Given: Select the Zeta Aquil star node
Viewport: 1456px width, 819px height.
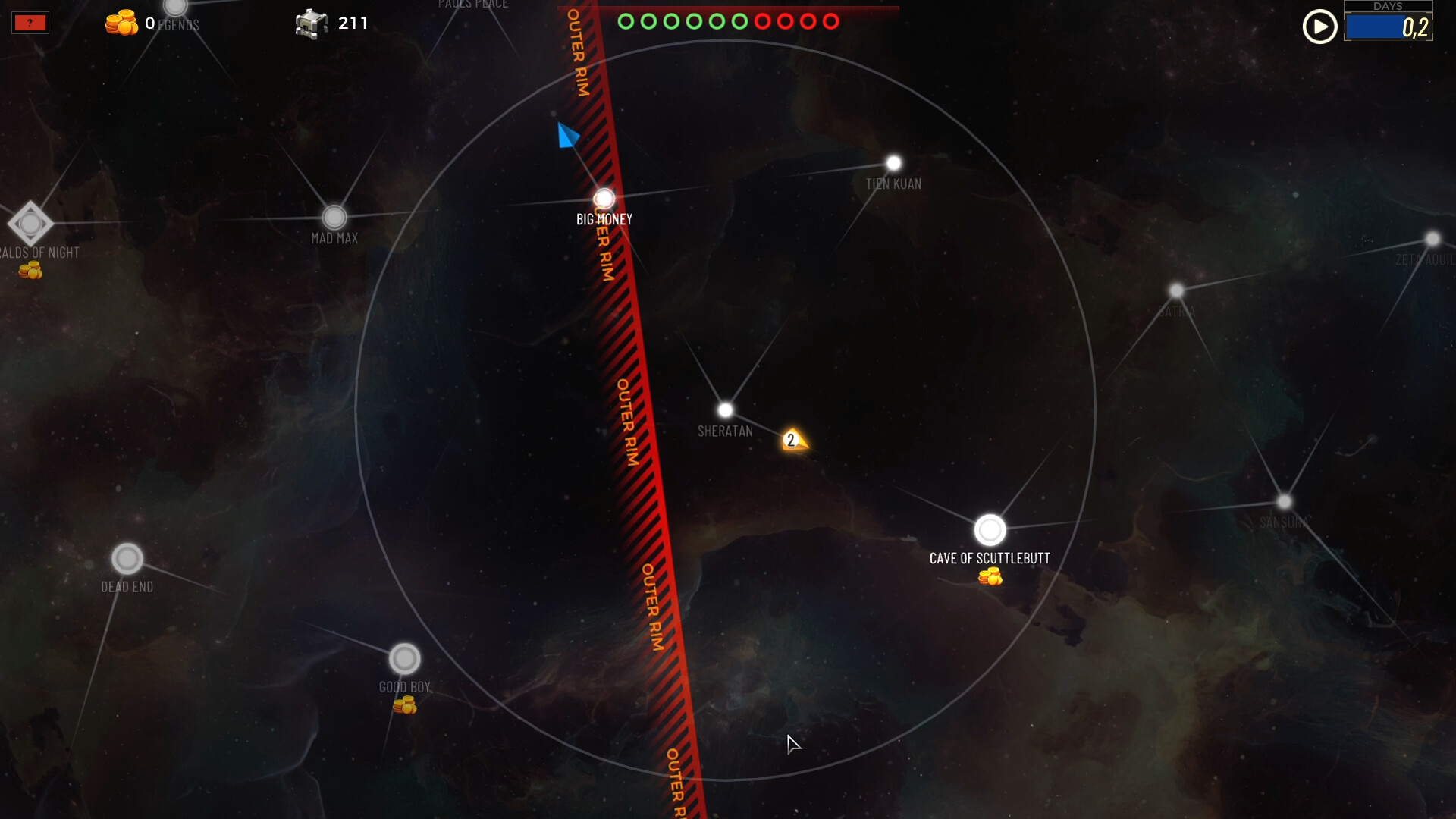Looking at the screenshot, I should [1432, 240].
